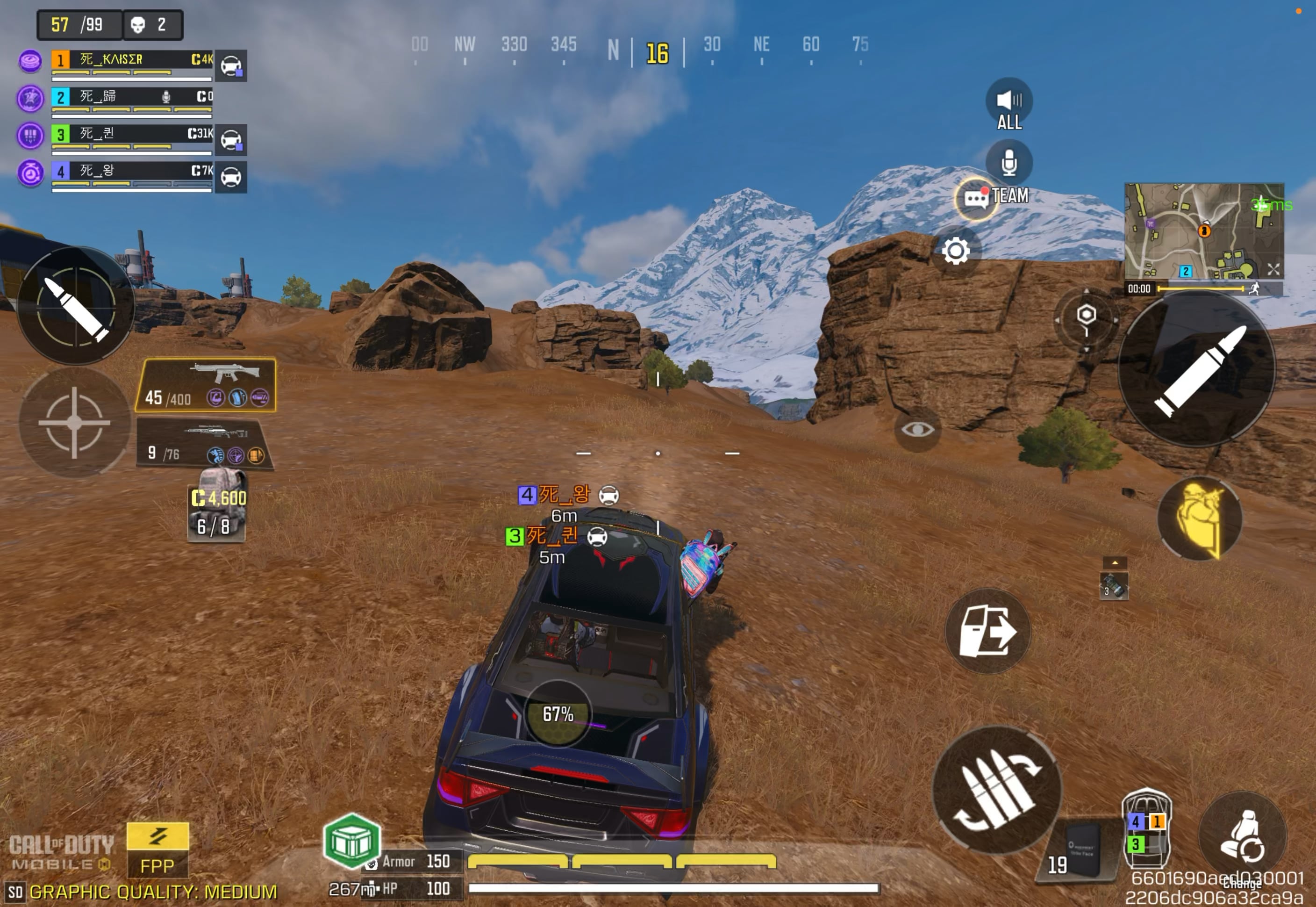Toggle the microphone button

(x=1008, y=163)
